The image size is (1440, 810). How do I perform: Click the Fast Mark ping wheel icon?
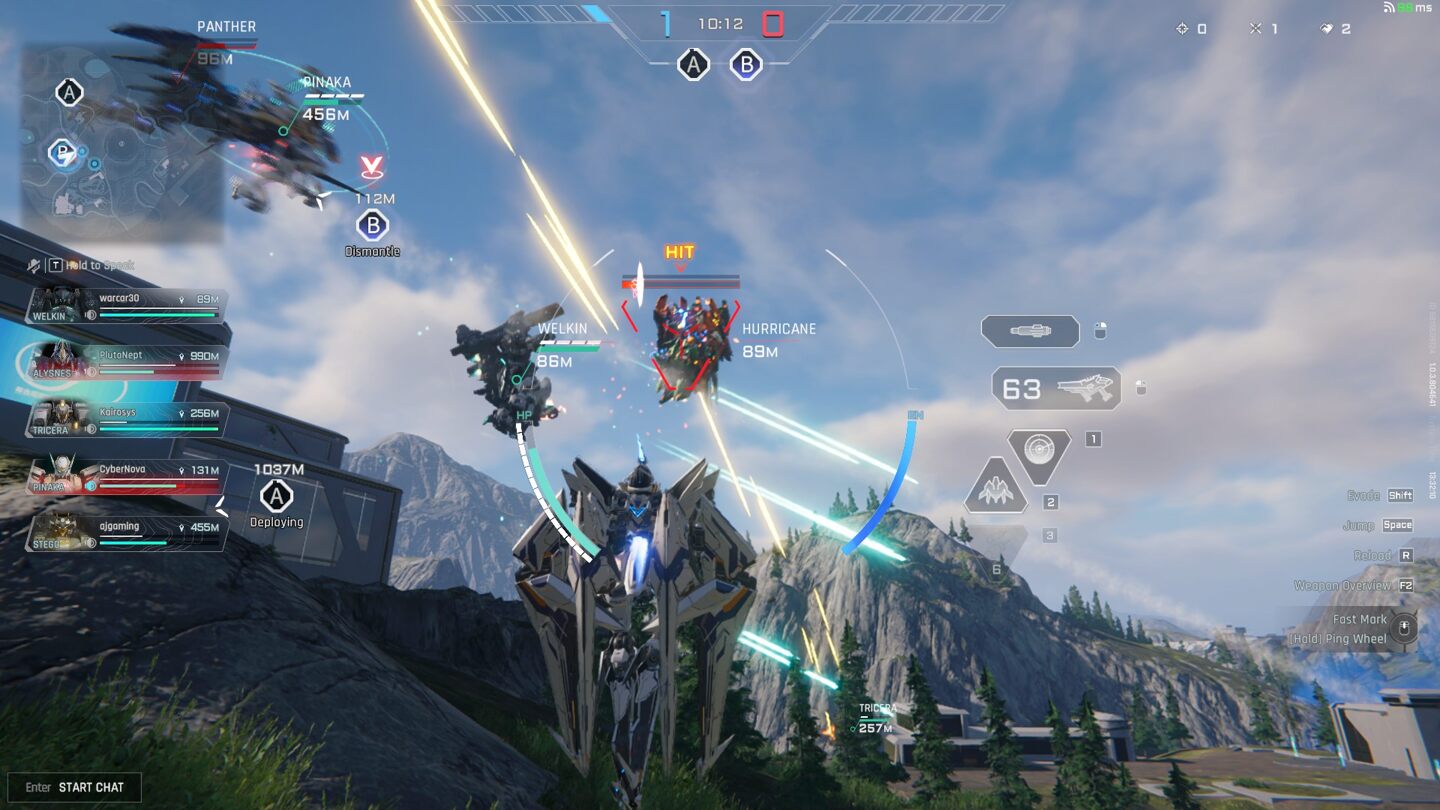1404,628
